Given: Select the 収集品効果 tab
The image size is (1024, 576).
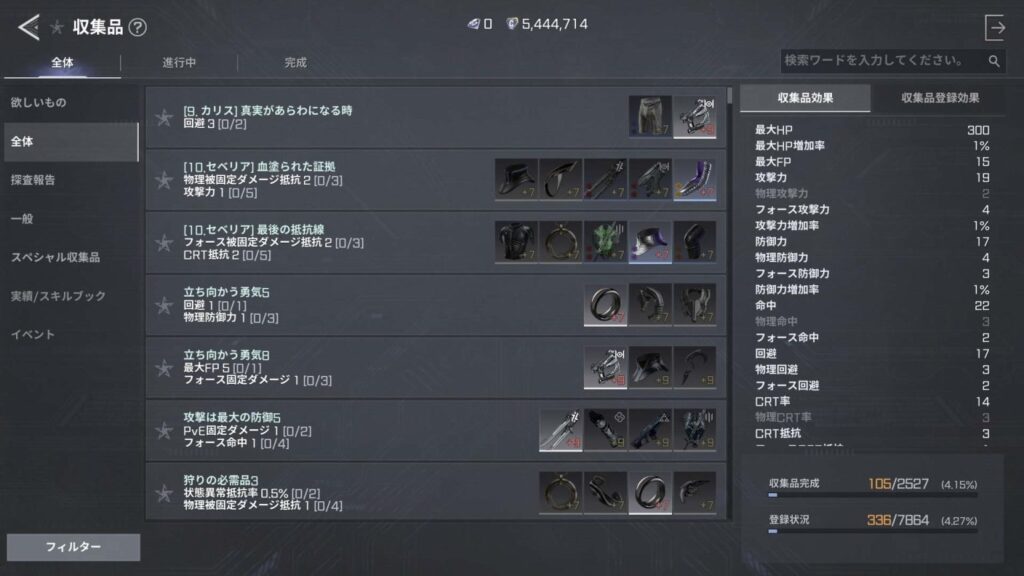Looking at the screenshot, I should pyautogui.click(x=805, y=98).
